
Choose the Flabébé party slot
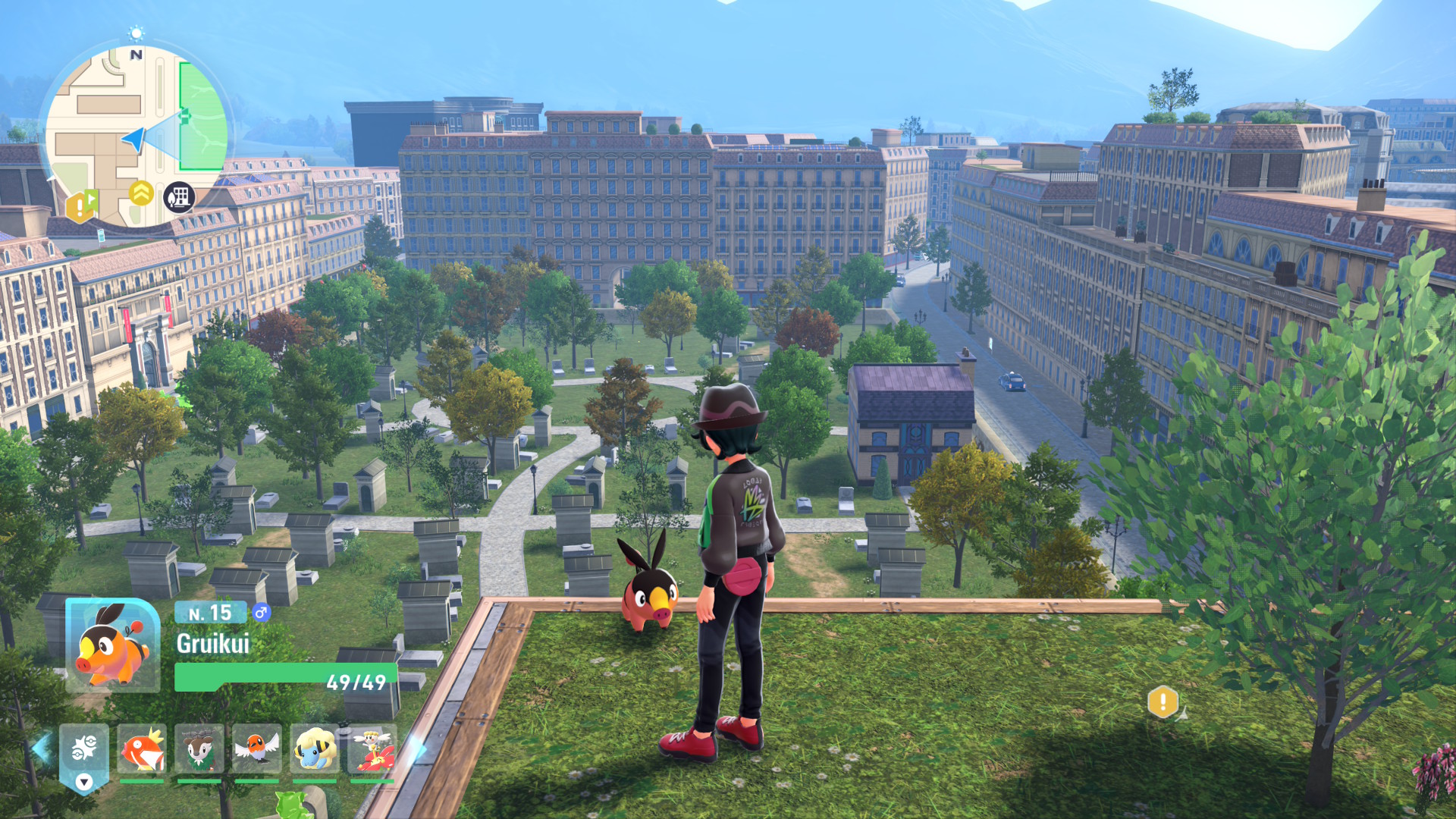[372, 749]
